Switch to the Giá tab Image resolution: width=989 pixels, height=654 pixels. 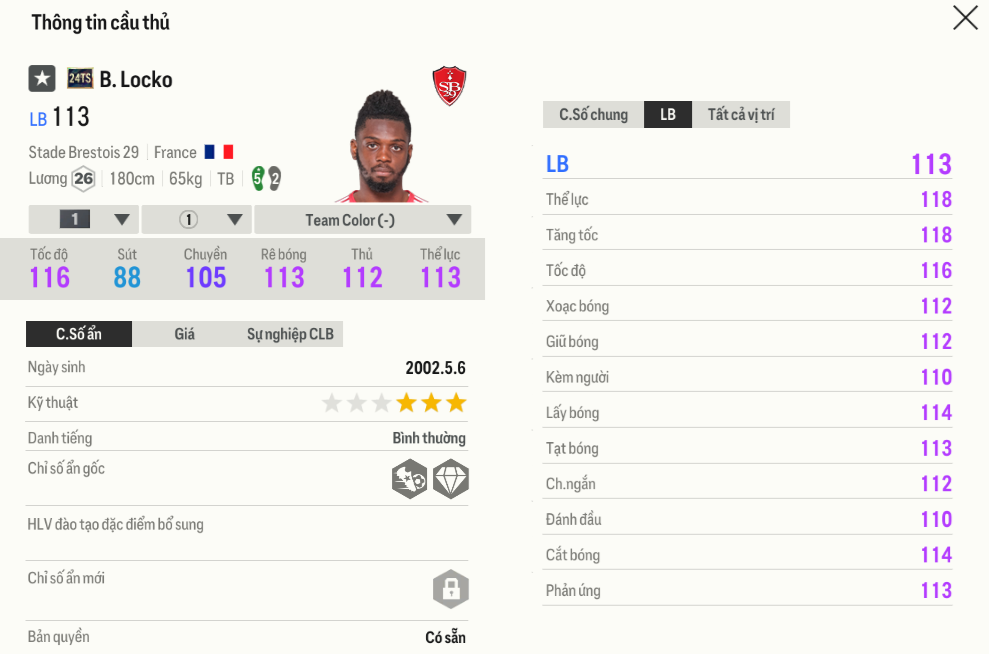(x=185, y=334)
